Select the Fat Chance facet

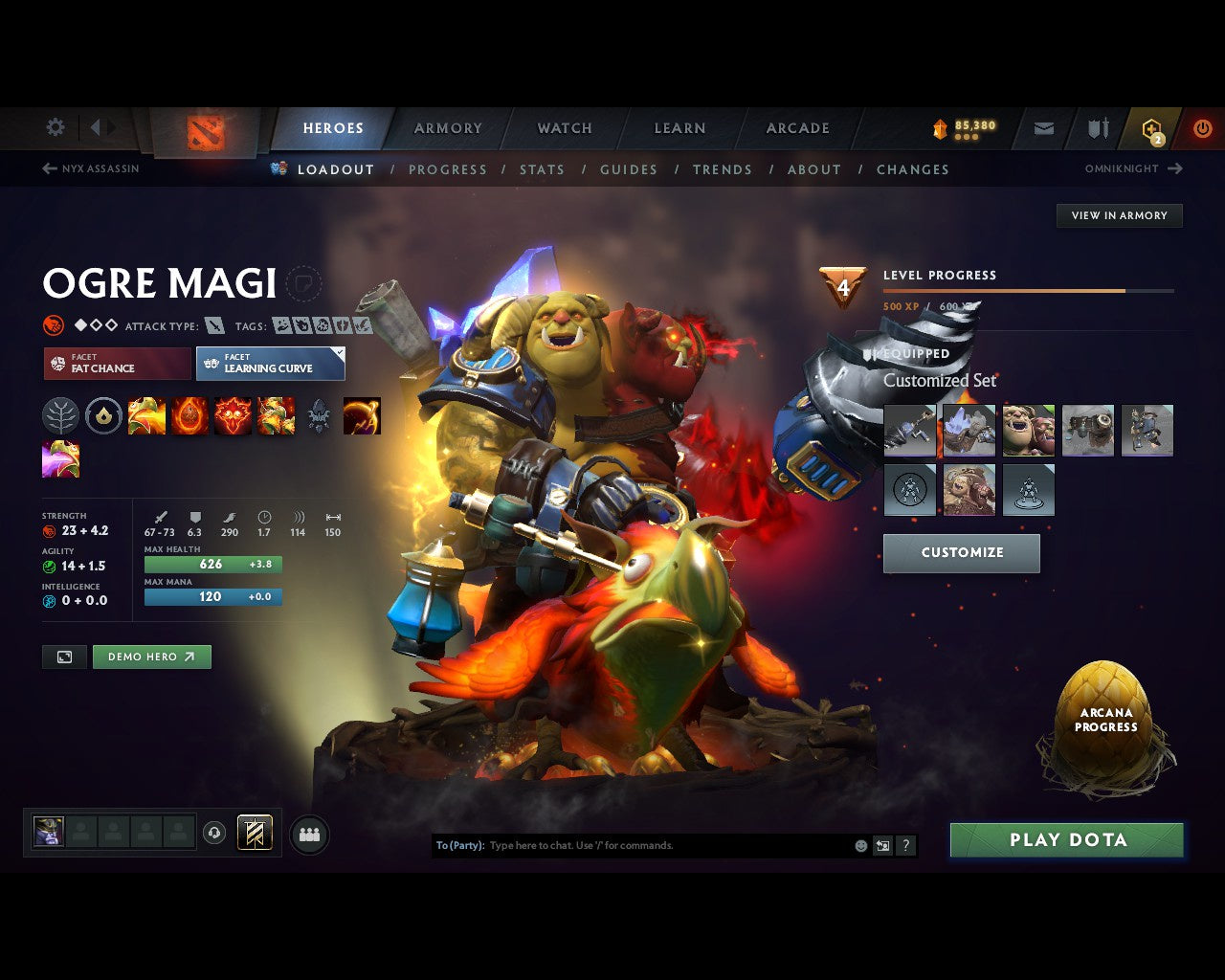coord(116,364)
